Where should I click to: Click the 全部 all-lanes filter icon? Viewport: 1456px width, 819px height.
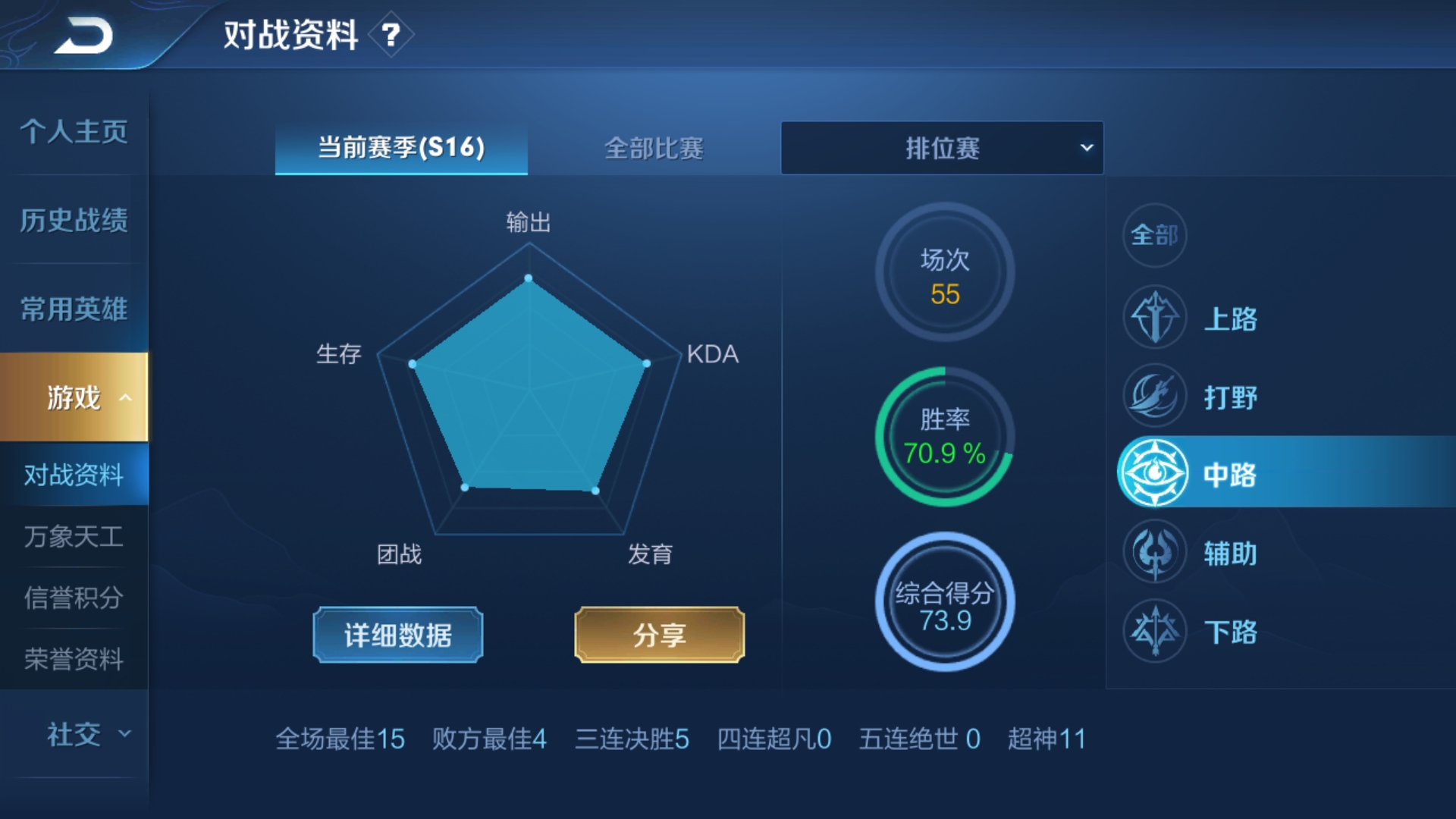[1154, 236]
